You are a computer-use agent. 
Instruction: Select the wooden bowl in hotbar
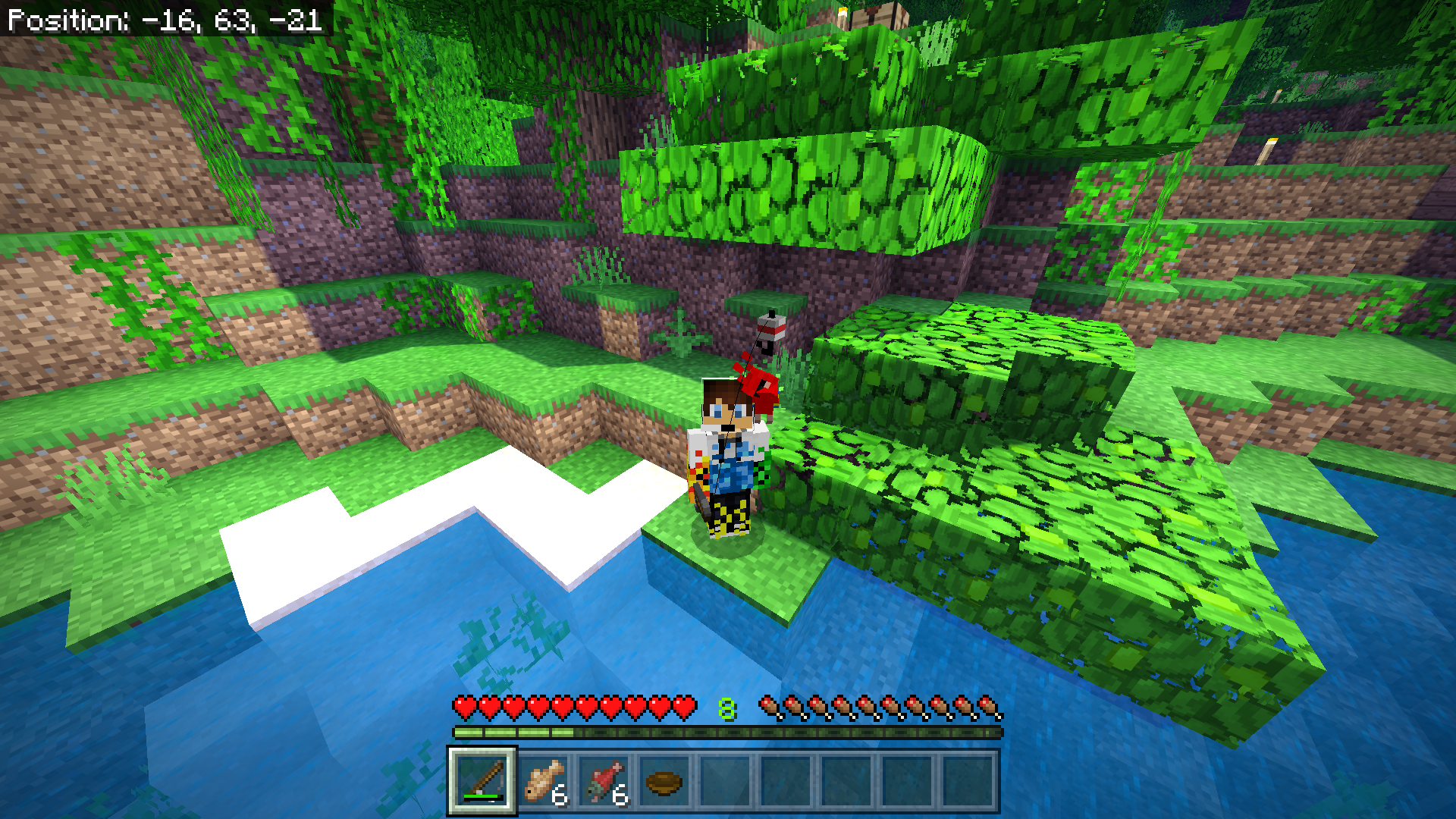pos(664,780)
